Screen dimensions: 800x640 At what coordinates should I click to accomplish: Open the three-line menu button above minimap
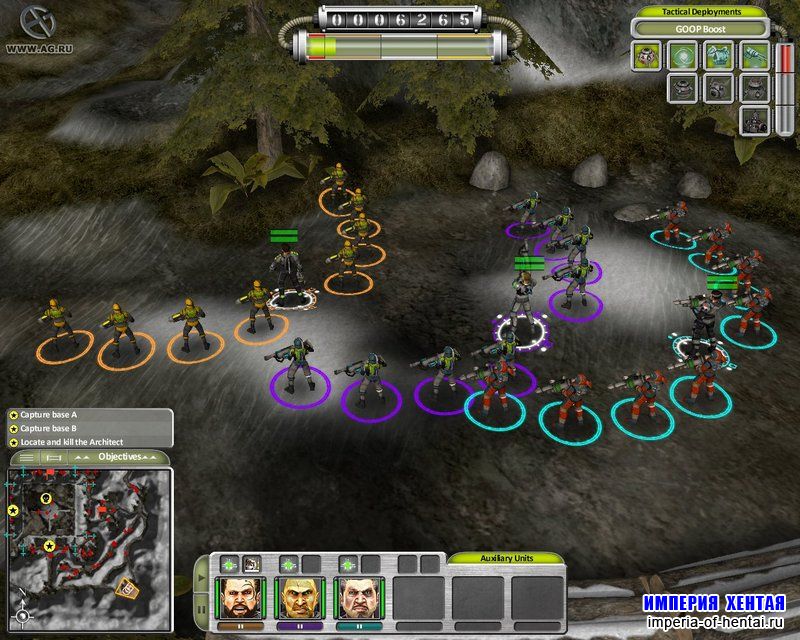coord(28,457)
